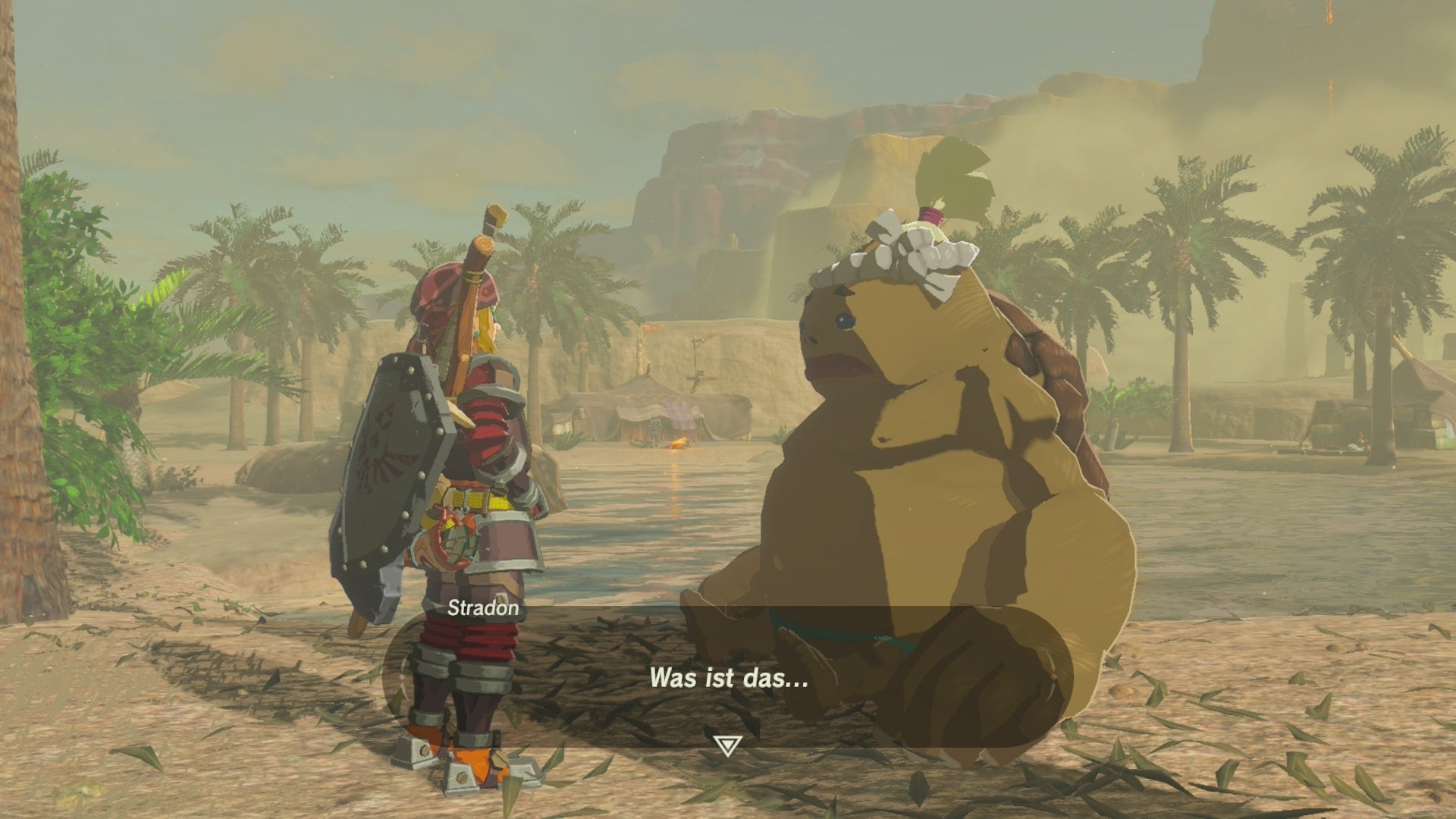Screen dimensions: 1456x819
Task: Select the desert tent in the background
Action: coord(648,402)
